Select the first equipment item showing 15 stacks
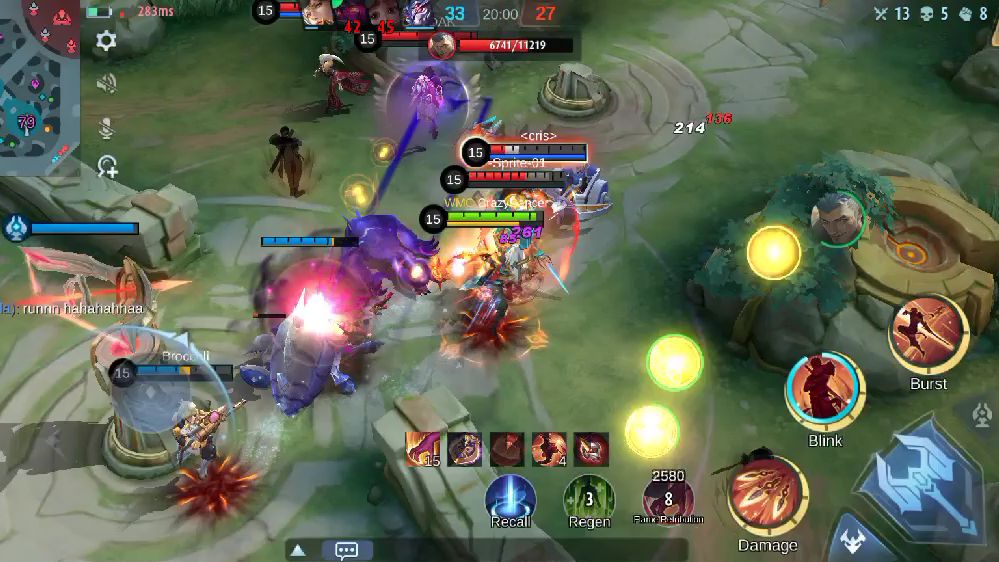Image resolution: width=999 pixels, height=562 pixels. (422, 449)
